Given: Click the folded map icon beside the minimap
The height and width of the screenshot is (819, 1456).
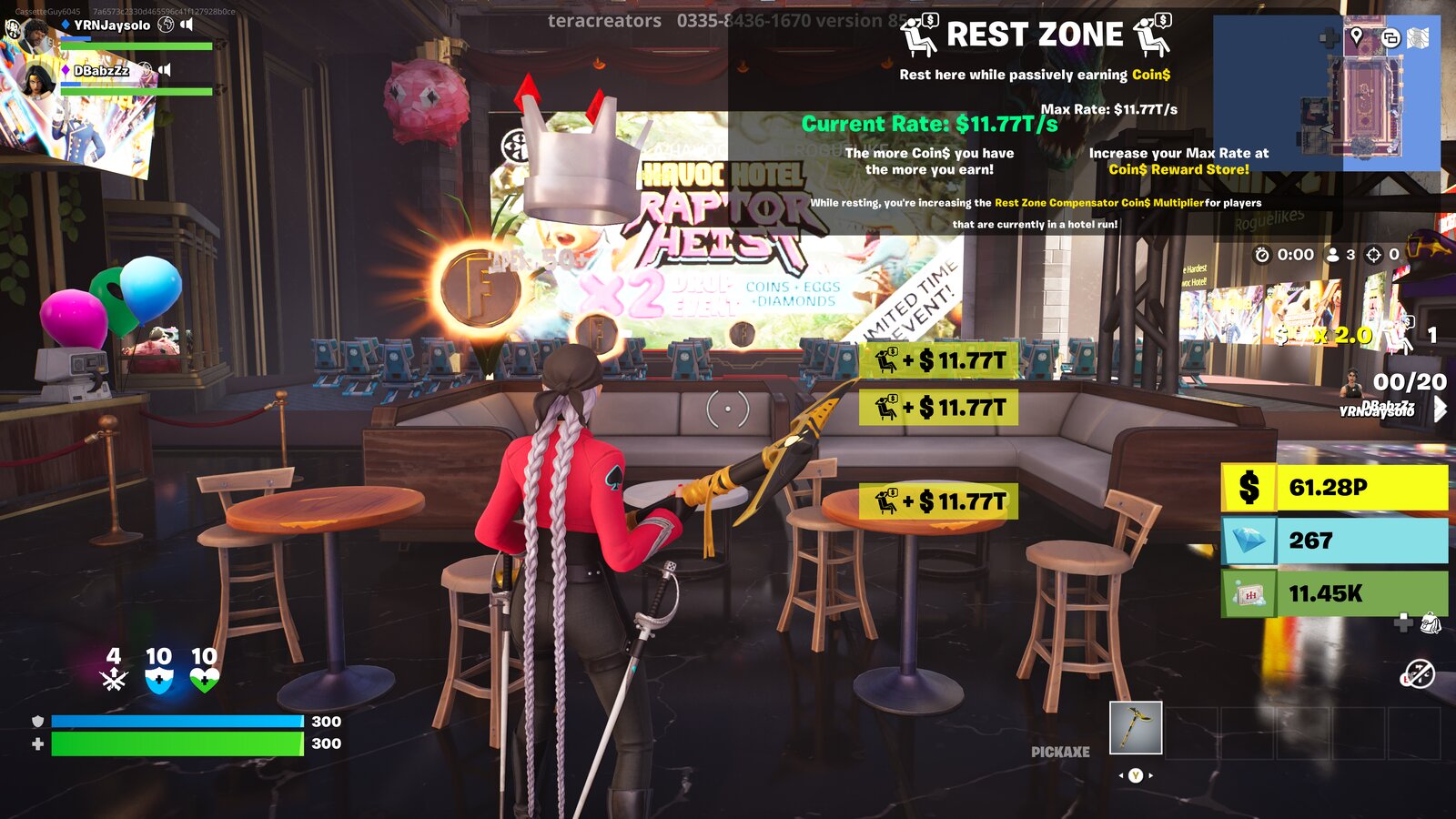Looking at the screenshot, I should pyautogui.click(x=1418, y=36).
